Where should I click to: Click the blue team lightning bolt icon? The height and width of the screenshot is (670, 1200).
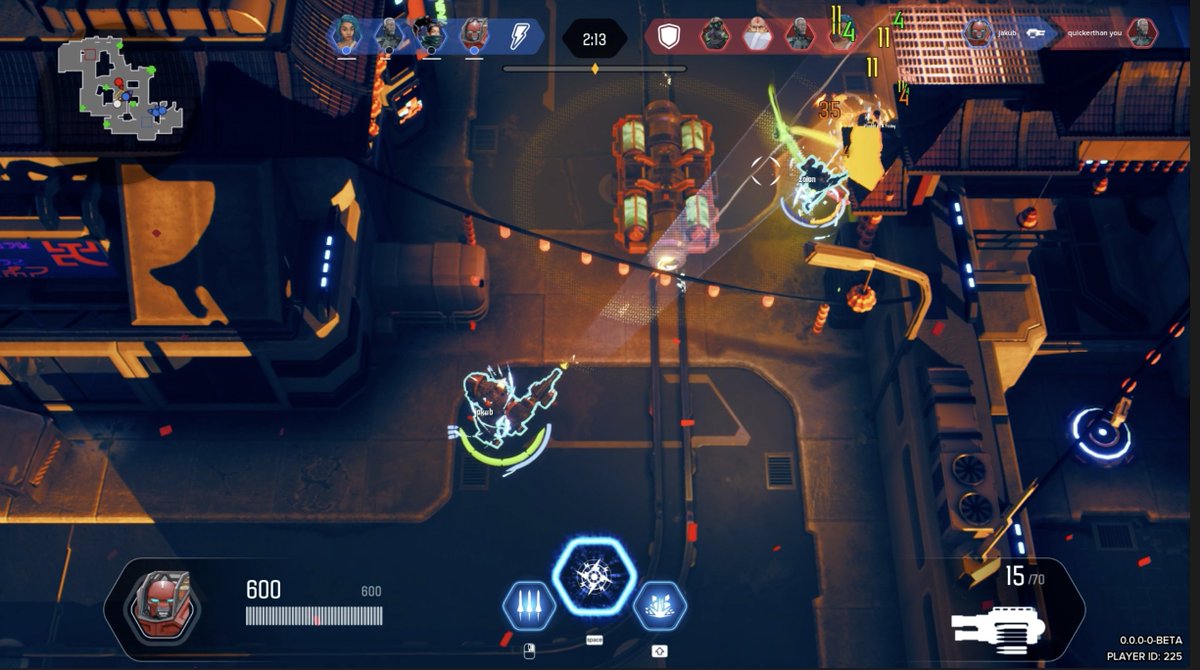click(x=518, y=36)
